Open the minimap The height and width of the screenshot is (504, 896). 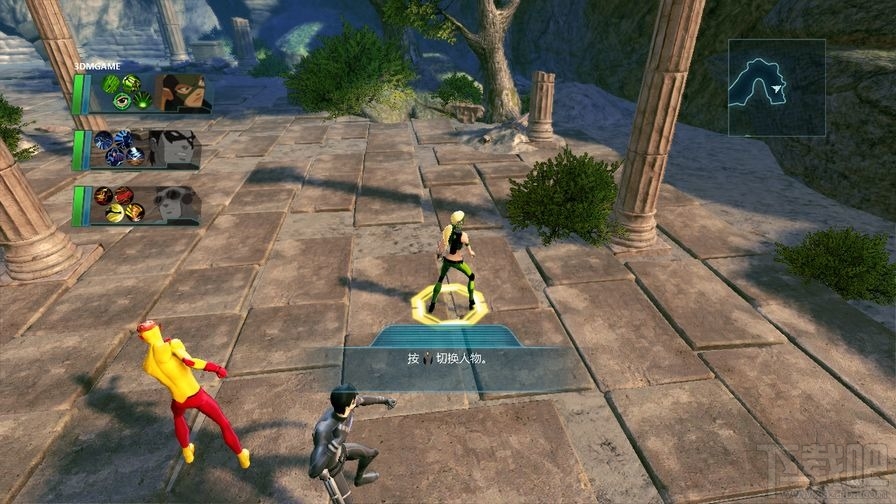point(776,87)
